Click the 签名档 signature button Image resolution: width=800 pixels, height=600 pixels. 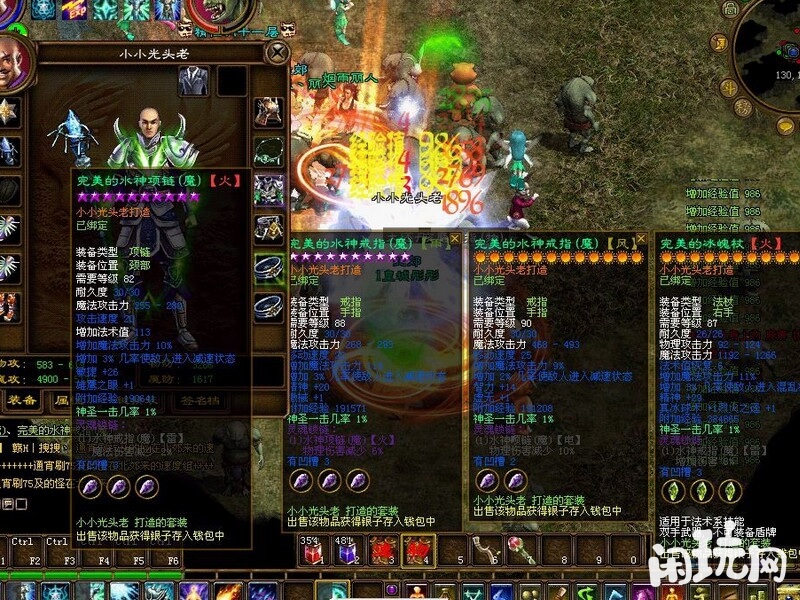pos(202,400)
